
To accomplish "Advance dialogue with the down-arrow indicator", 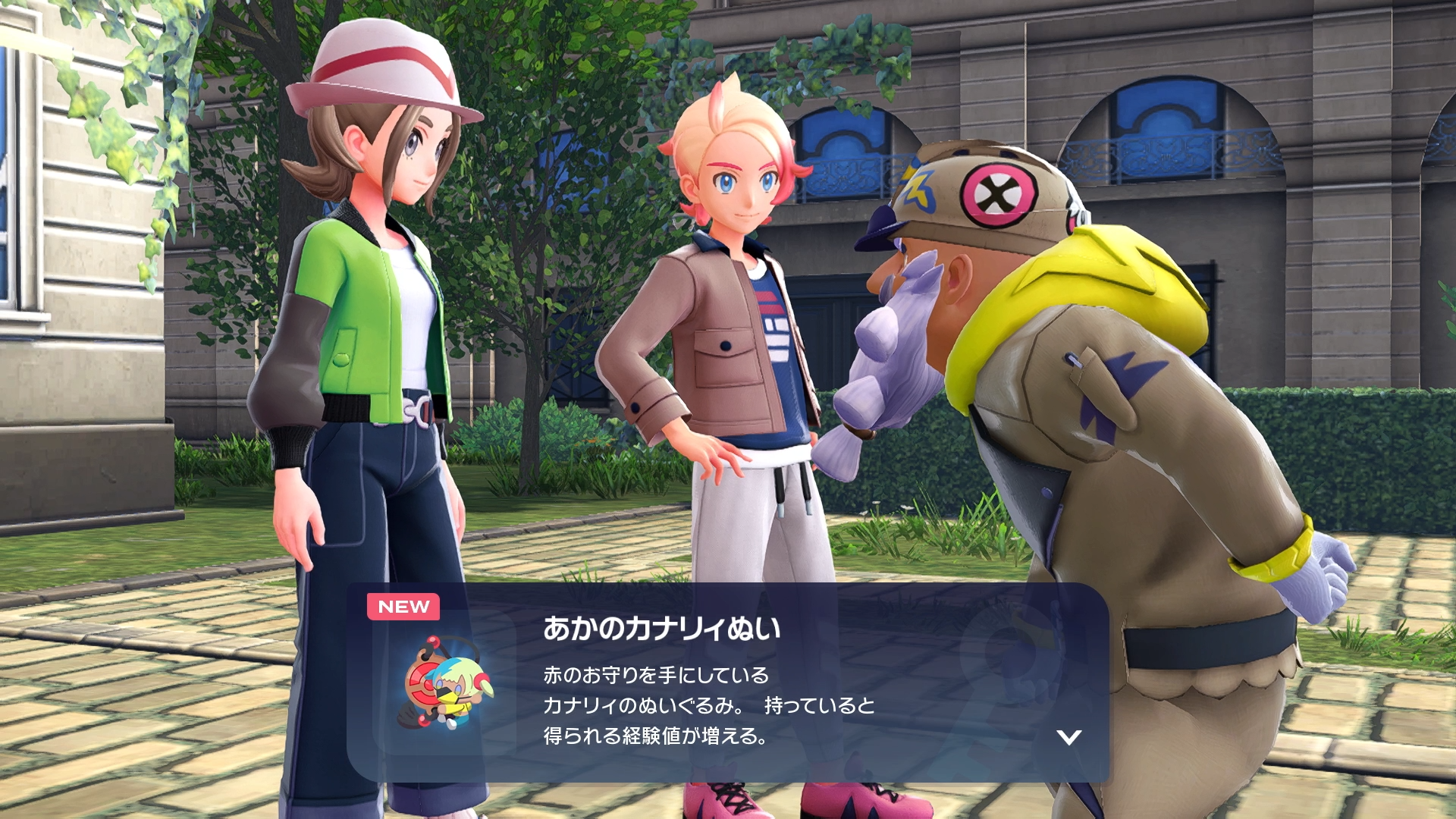I will [1069, 736].
